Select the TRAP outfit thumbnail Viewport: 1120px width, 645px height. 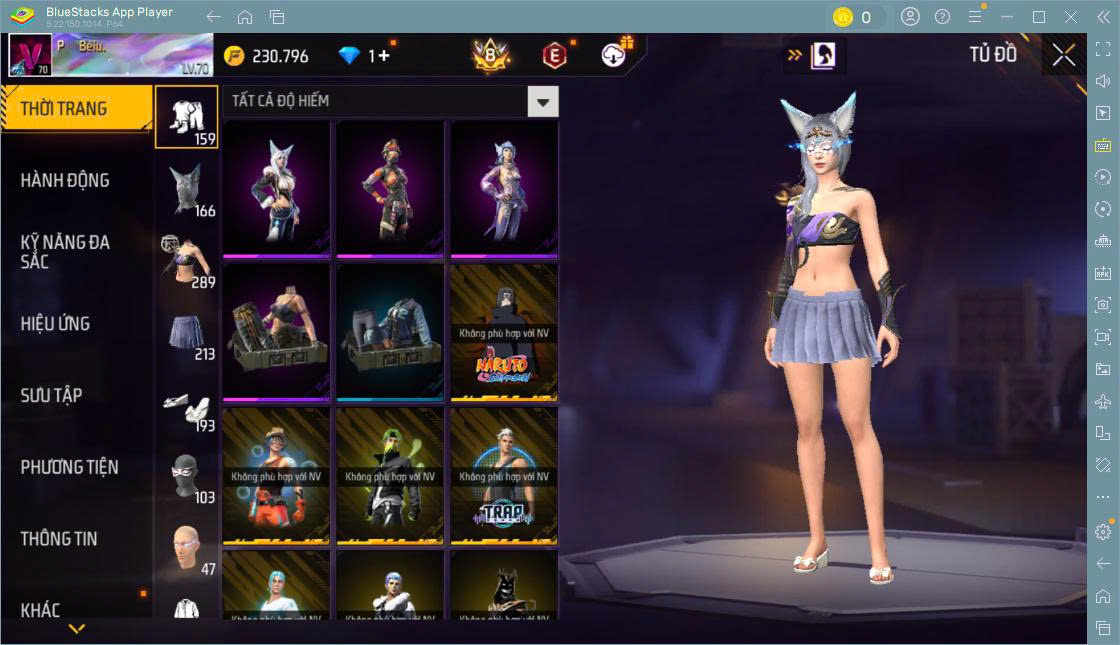click(504, 474)
